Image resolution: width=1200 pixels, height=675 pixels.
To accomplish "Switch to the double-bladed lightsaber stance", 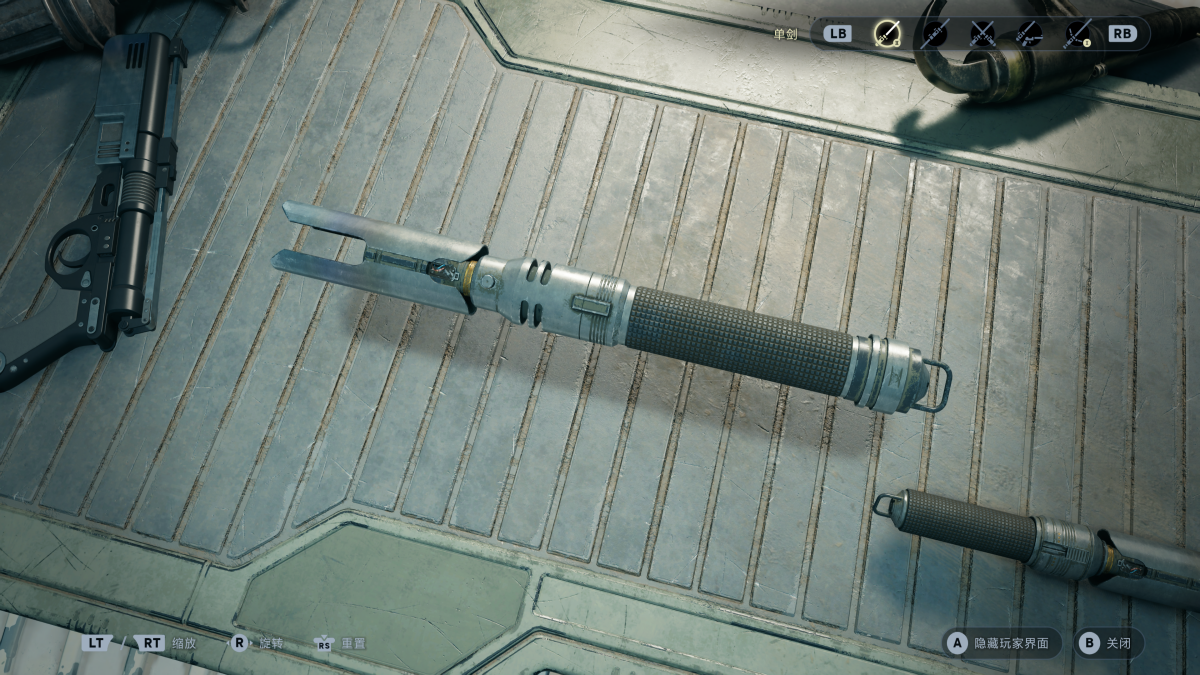I will tap(935, 34).
